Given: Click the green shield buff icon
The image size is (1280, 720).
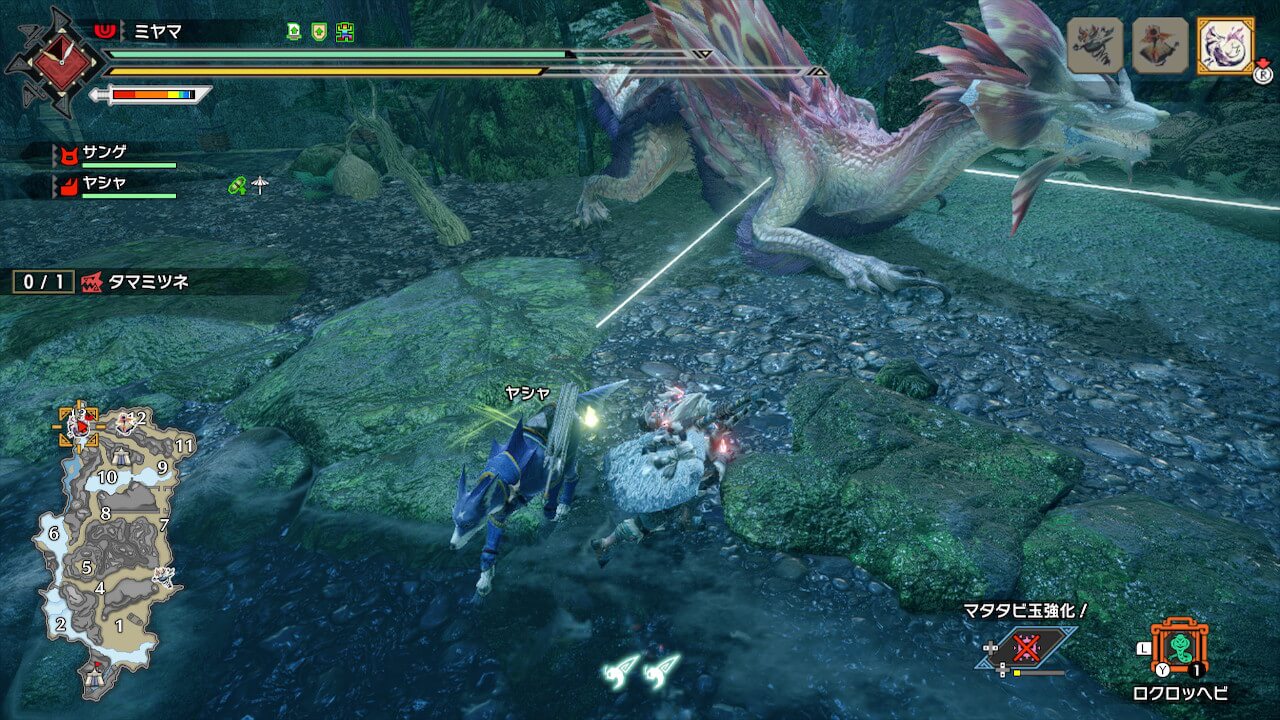Looking at the screenshot, I should 319,31.
